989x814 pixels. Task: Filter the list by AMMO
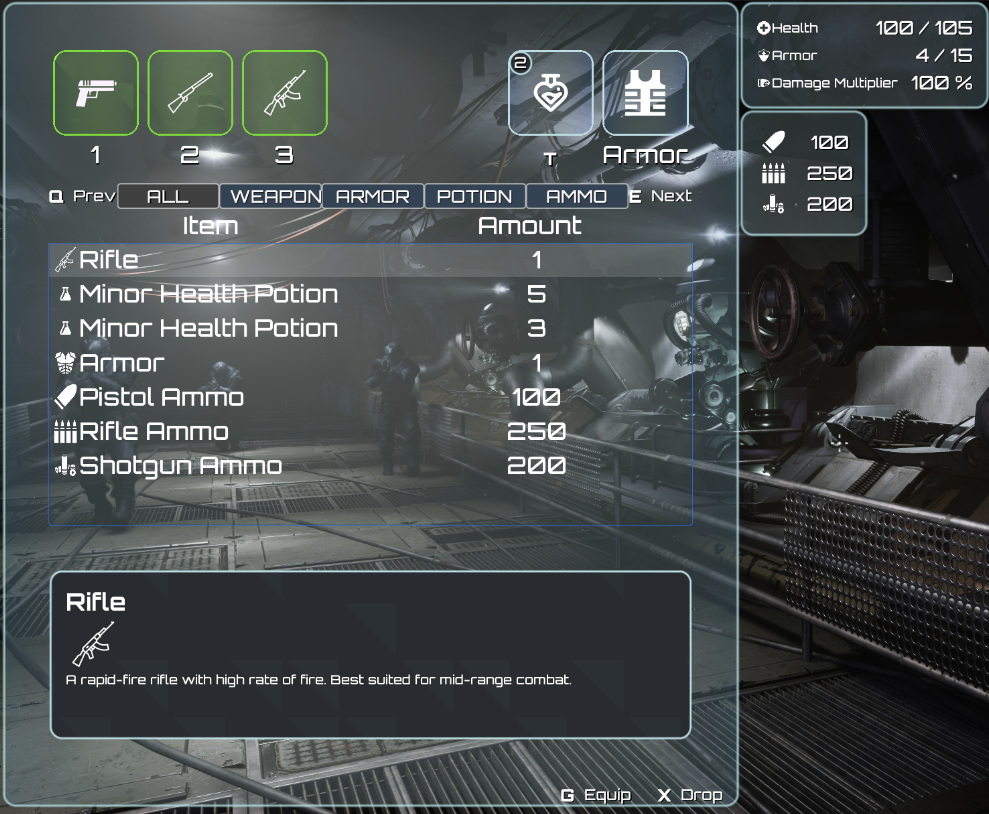tap(577, 196)
